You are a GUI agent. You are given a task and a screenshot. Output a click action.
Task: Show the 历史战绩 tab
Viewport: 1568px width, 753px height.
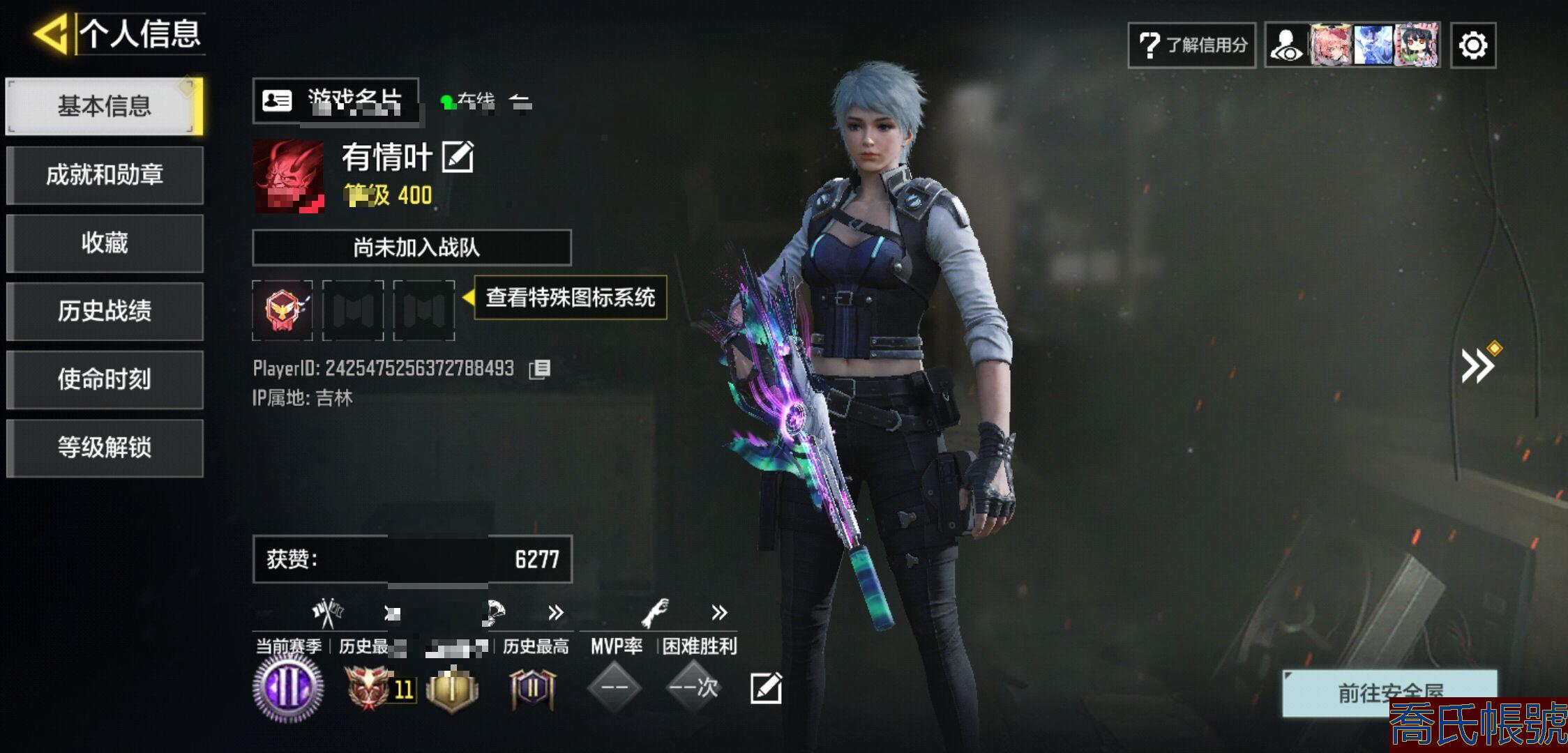click(x=105, y=311)
